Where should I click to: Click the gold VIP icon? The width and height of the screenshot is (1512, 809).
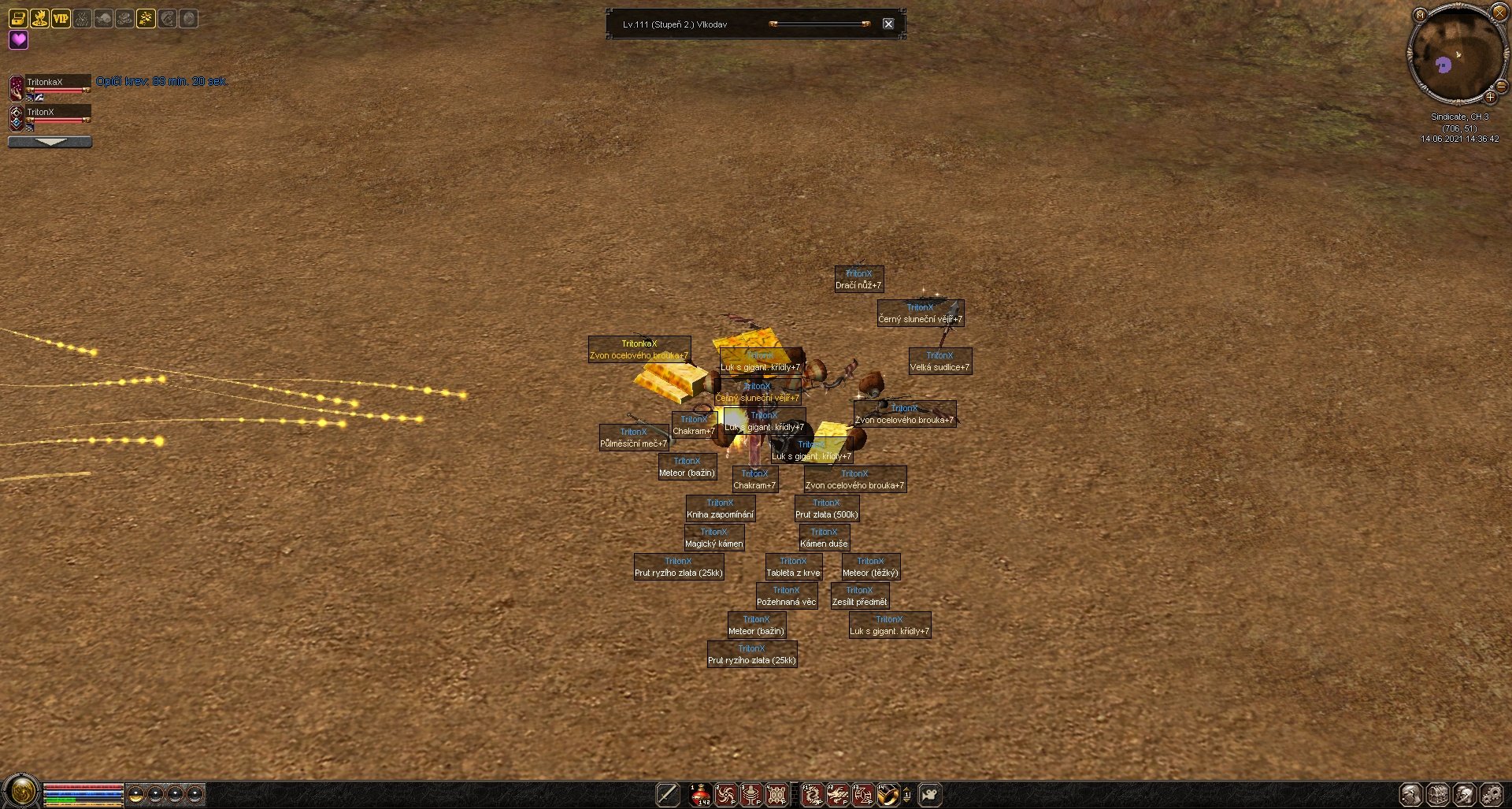(61, 17)
